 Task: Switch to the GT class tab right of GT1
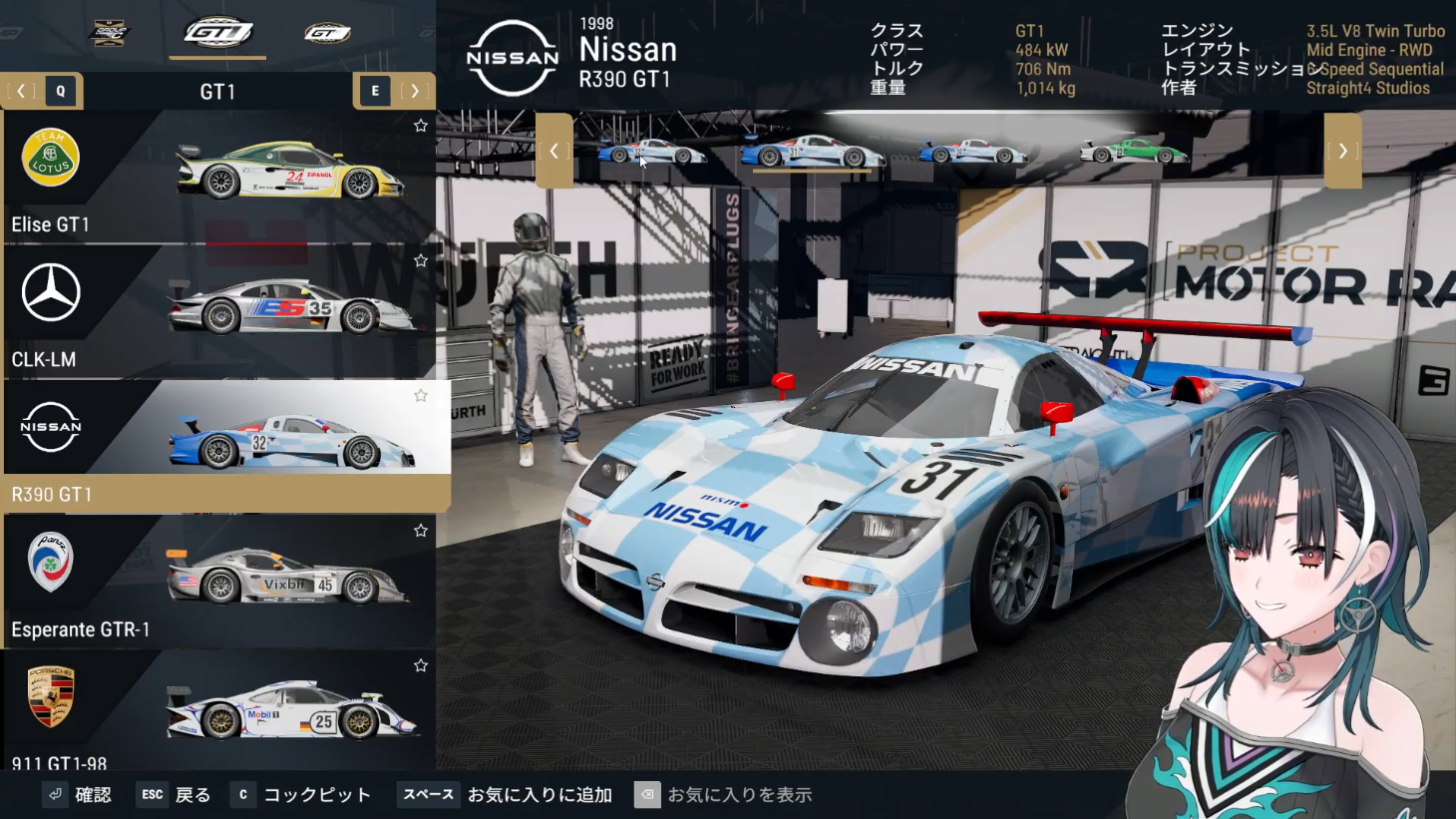pyautogui.click(x=327, y=34)
